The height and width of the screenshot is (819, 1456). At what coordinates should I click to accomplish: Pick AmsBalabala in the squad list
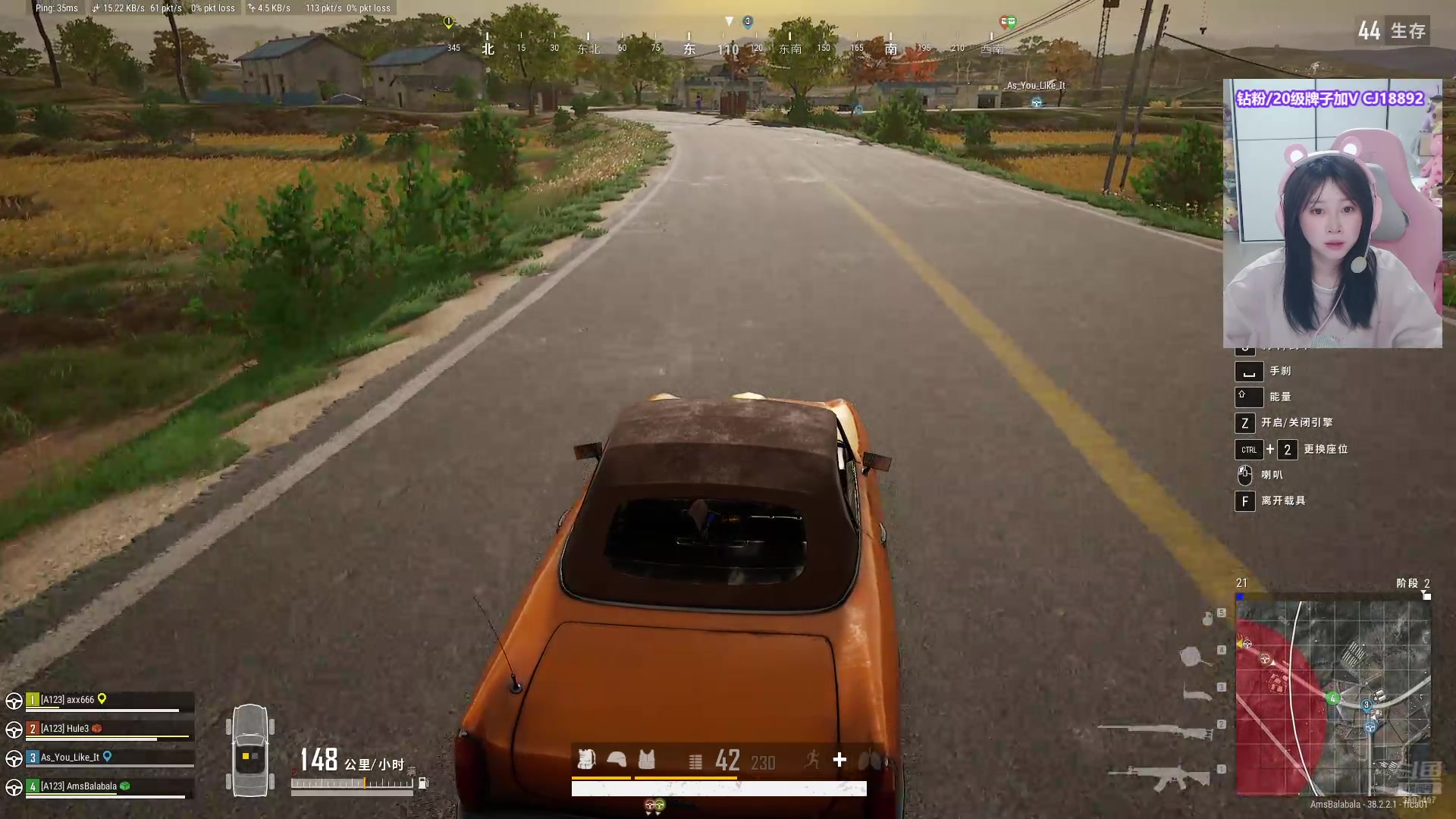(79, 786)
